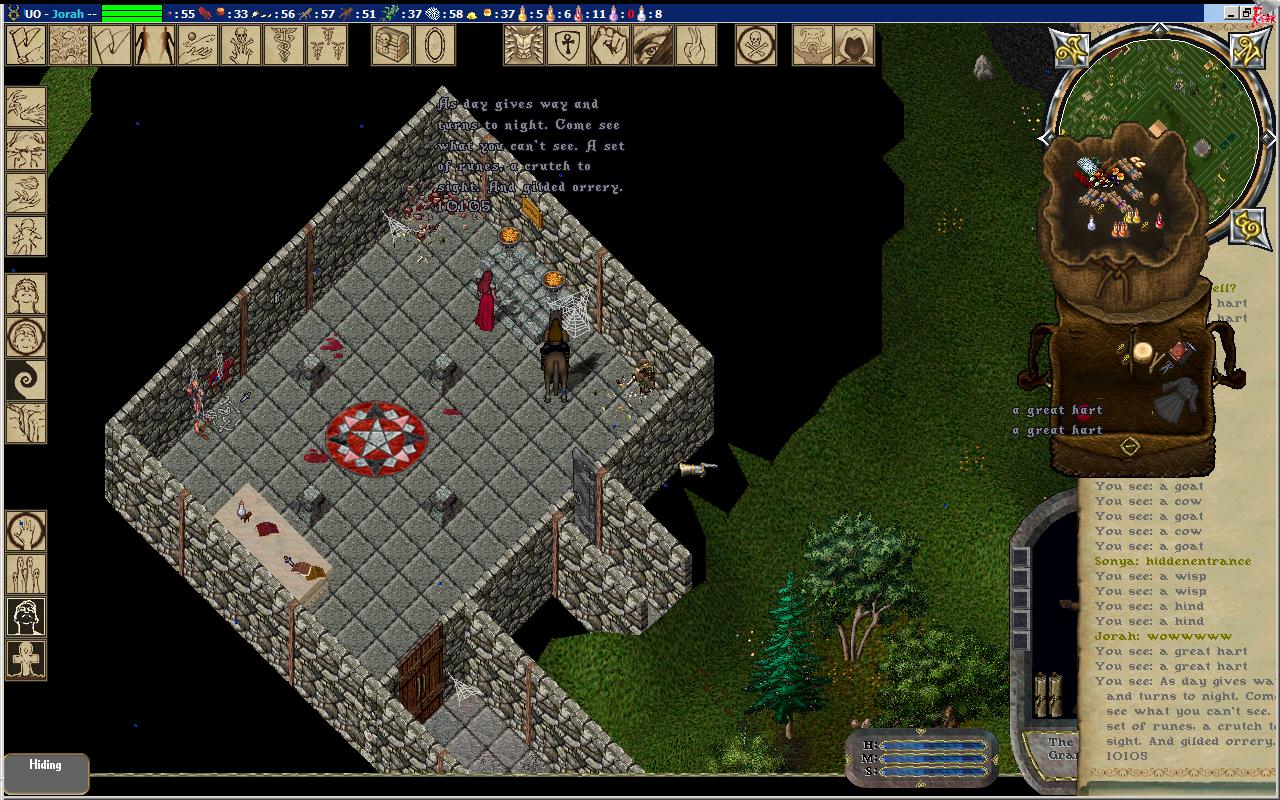Click the oval mirror icon
Screen dimensions: 1280x800
(x=435, y=46)
